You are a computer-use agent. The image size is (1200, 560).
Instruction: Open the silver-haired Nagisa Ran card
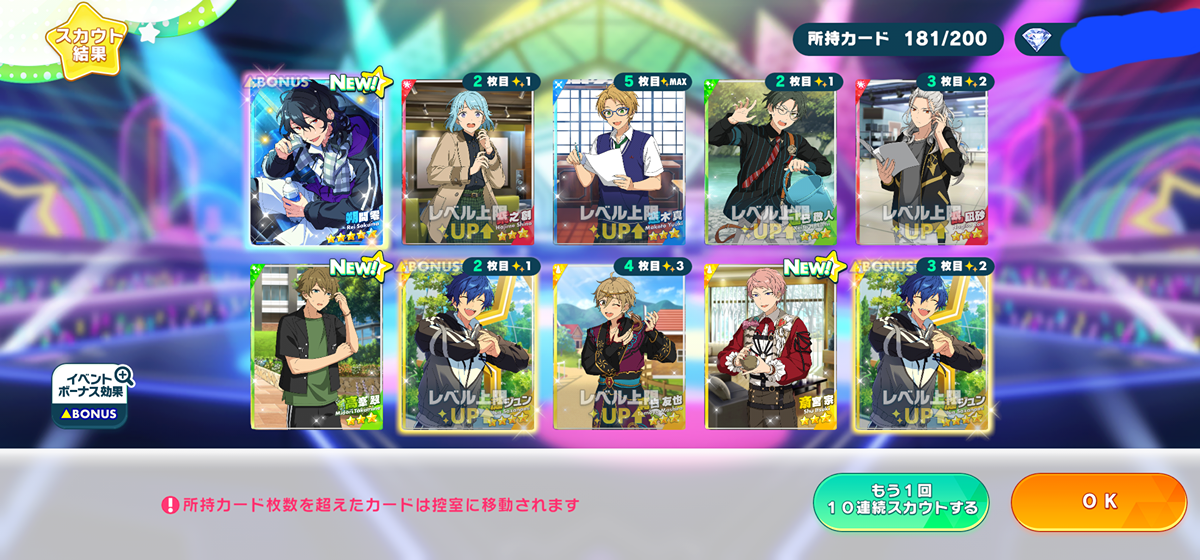(x=922, y=162)
